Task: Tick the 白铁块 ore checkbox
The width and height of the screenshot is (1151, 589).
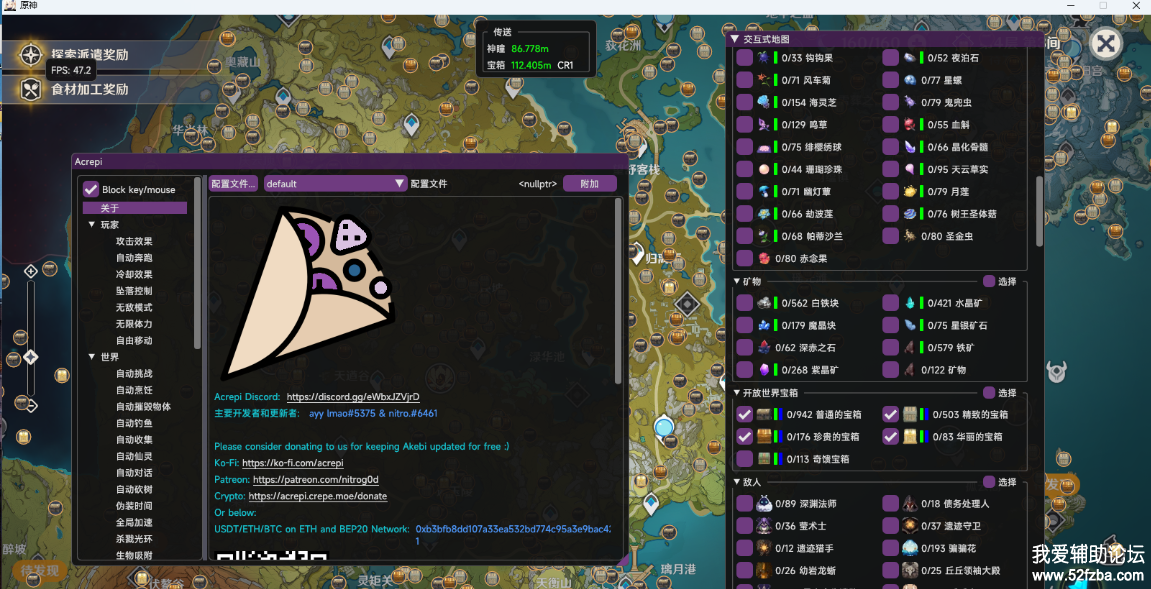Action: pos(744,303)
